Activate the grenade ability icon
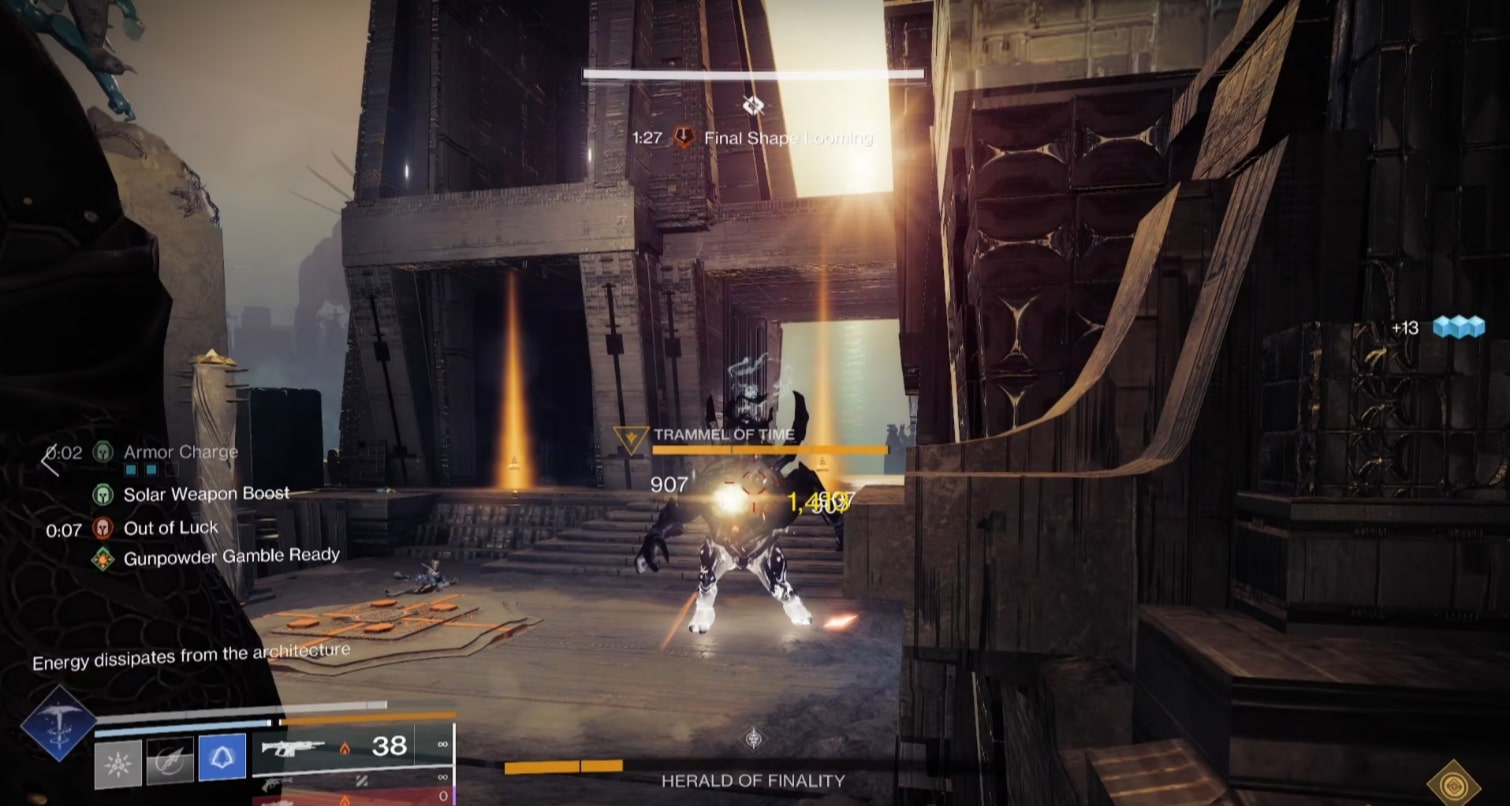Image resolution: width=1510 pixels, height=806 pixels. [118, 762]
